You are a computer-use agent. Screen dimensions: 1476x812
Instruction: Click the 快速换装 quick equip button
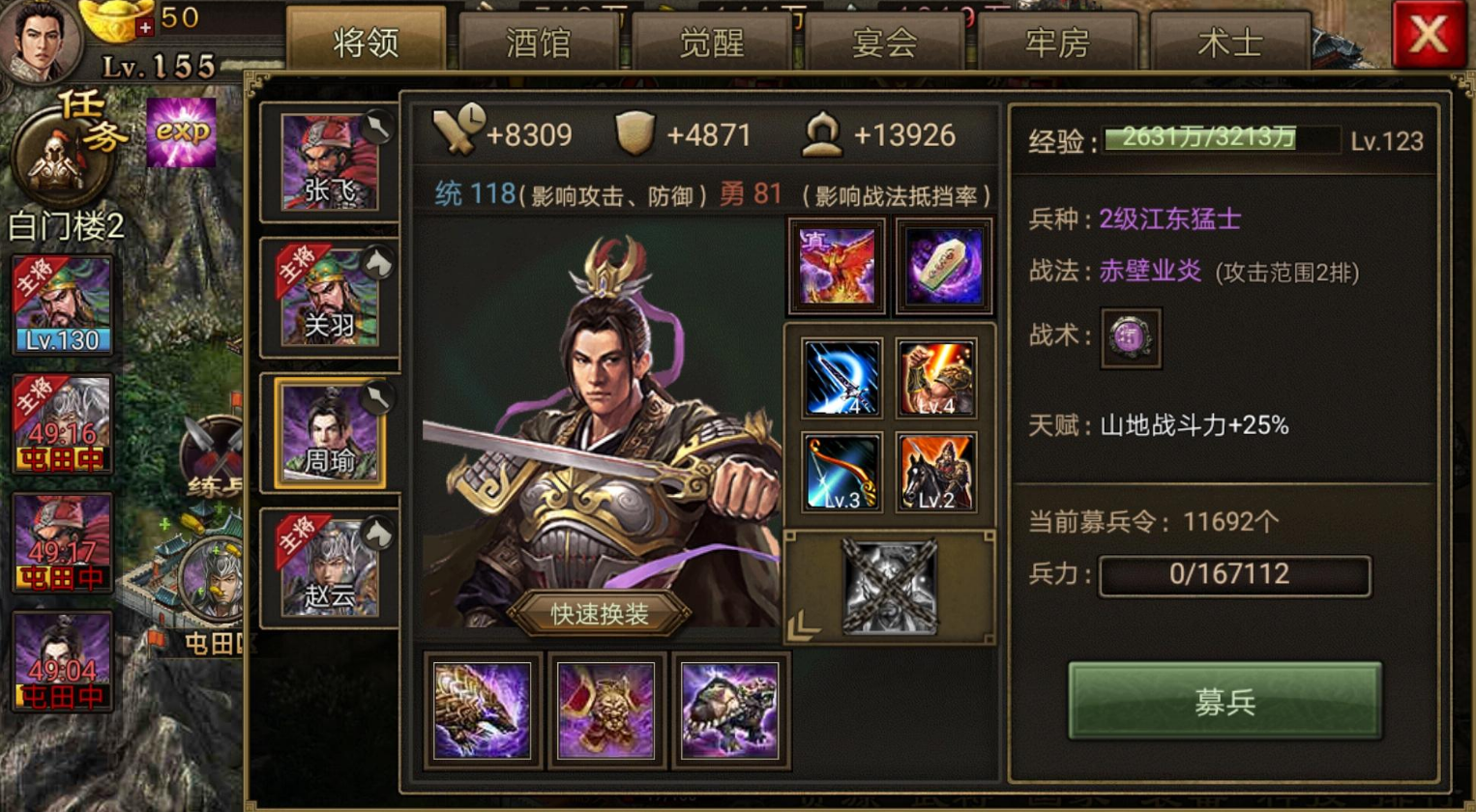point(600,613)
